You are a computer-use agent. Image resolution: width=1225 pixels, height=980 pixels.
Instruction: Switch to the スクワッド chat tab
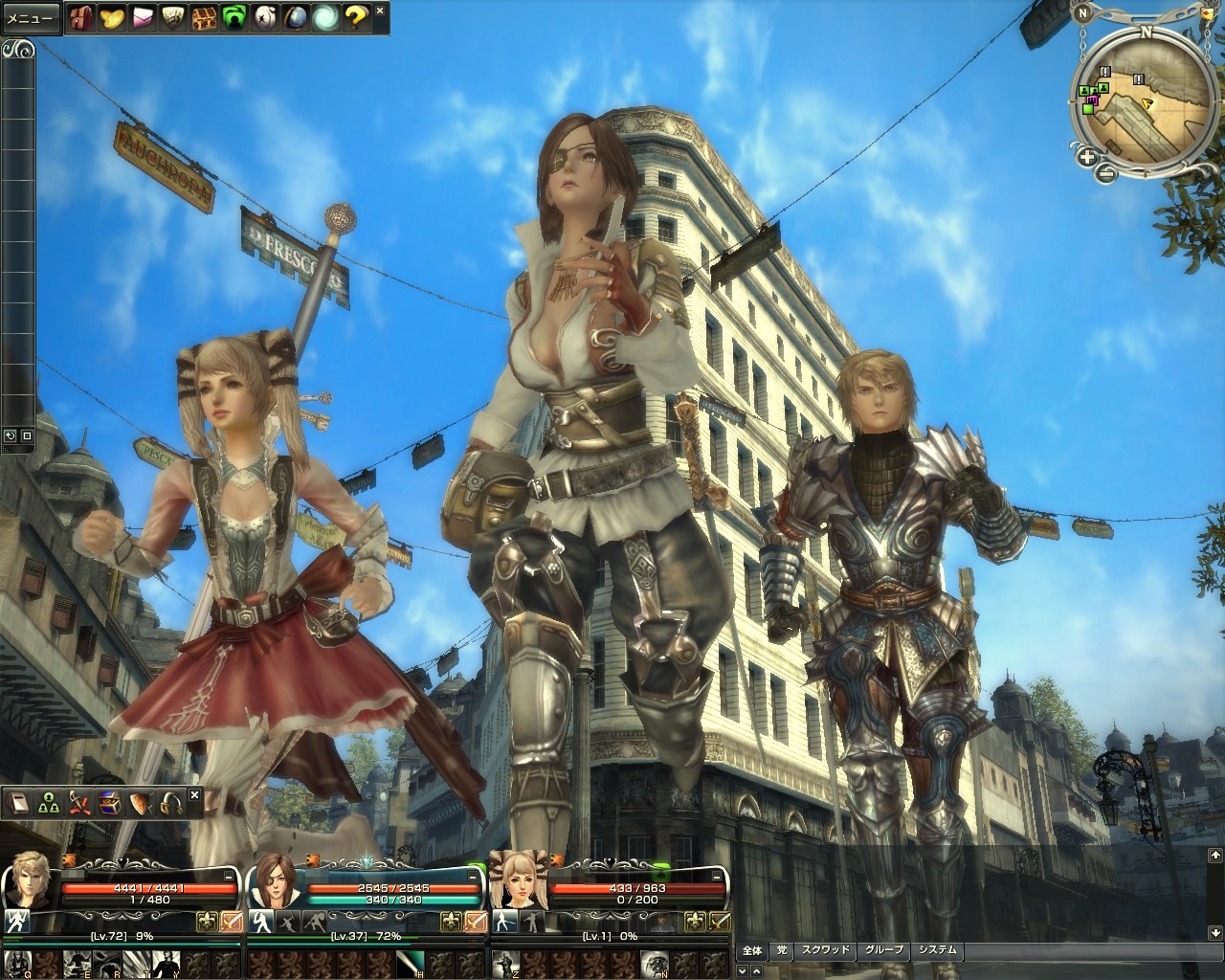click(825, 950)
